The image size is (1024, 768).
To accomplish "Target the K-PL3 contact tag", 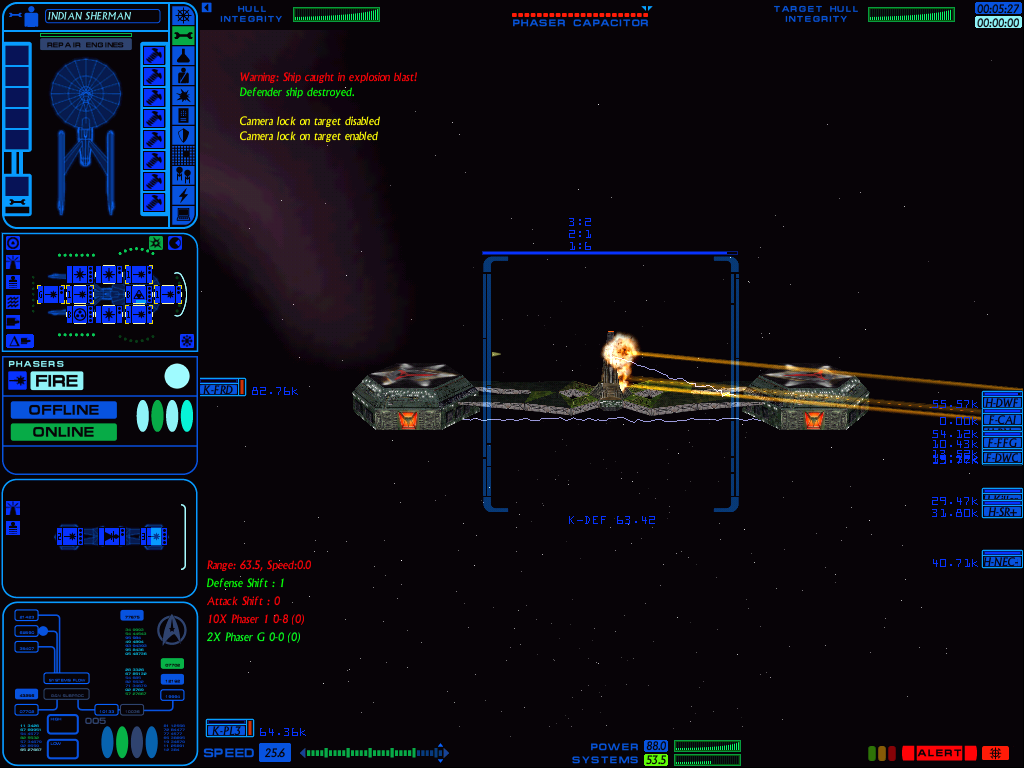I will (x=228, y=731).
